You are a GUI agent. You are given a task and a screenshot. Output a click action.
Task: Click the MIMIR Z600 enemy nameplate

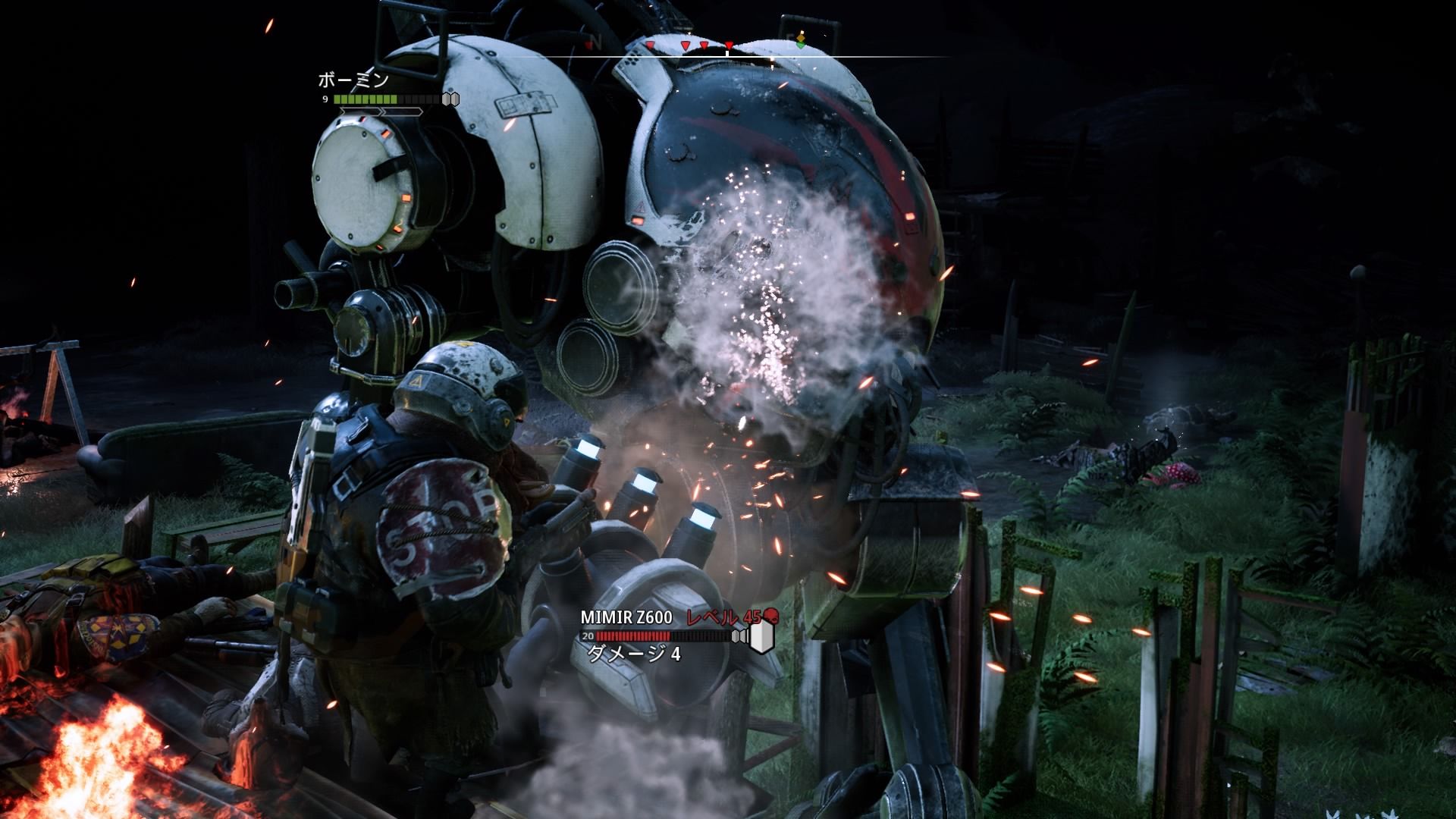pos(626,617)
